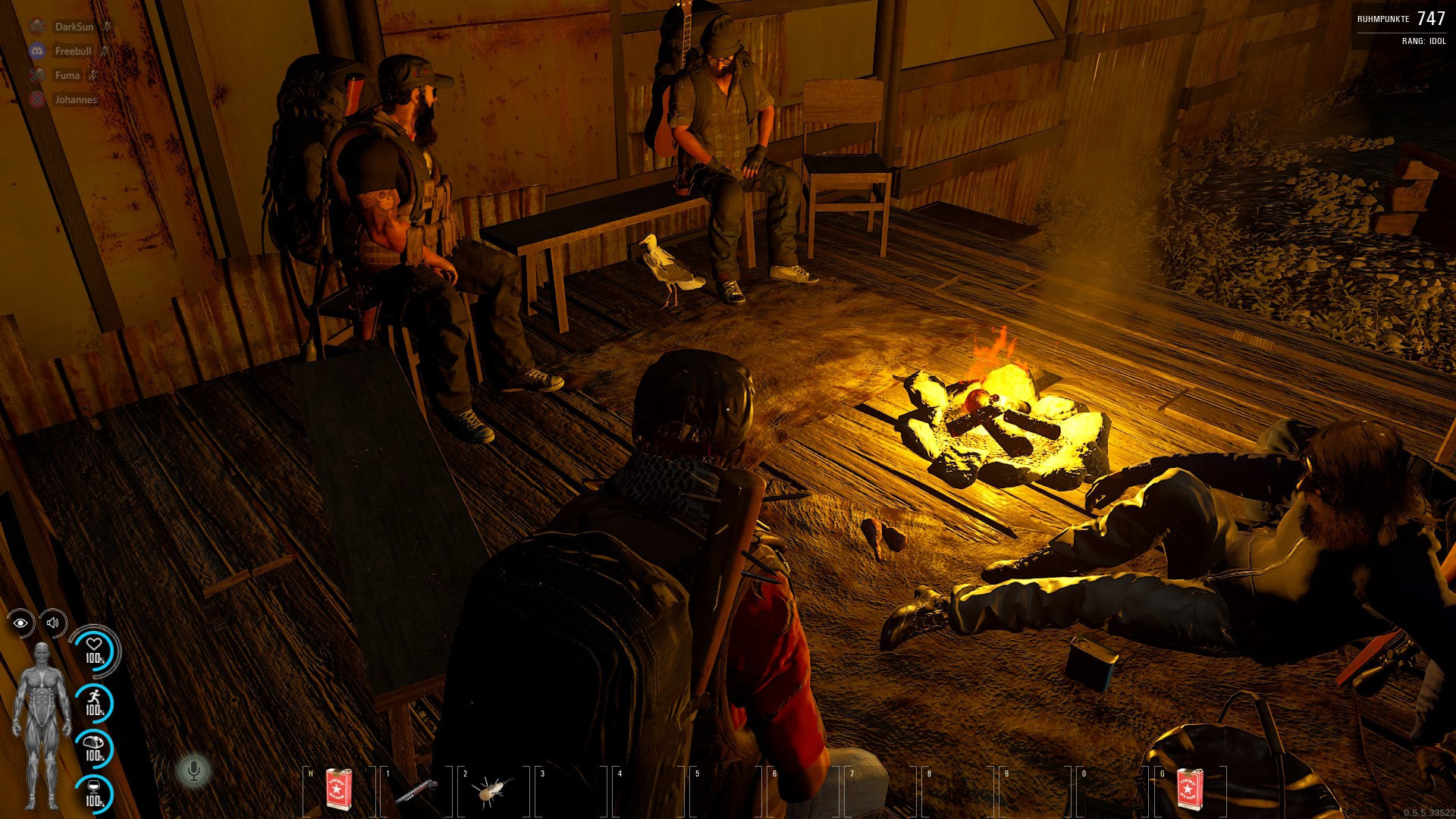
Task: Equip the shotgun in hotbar slot 1
Action: click(416, 791)
